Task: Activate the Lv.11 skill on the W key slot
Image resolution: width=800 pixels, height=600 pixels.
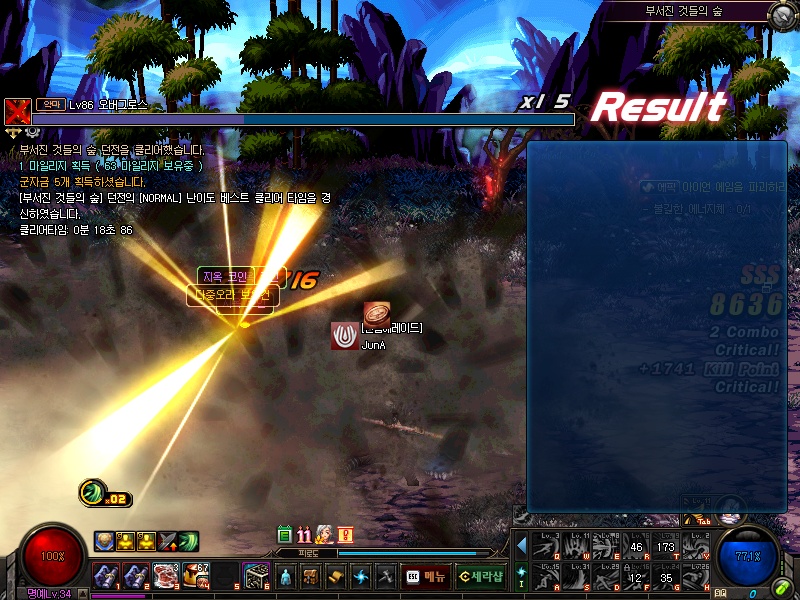Action: pyautogui.click(x=576, y=544)
